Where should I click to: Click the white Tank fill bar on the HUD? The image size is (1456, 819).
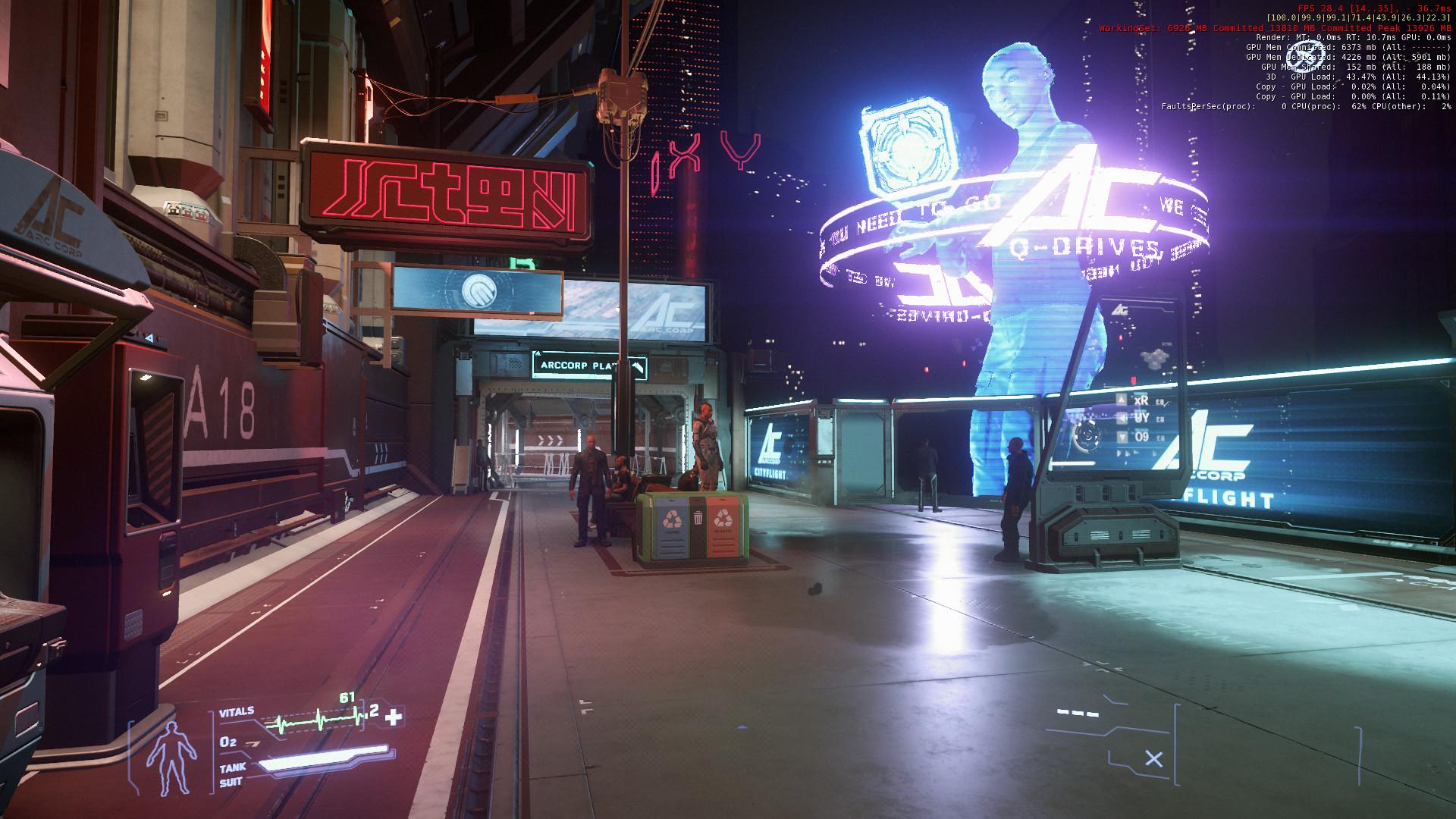coord(324,761)
